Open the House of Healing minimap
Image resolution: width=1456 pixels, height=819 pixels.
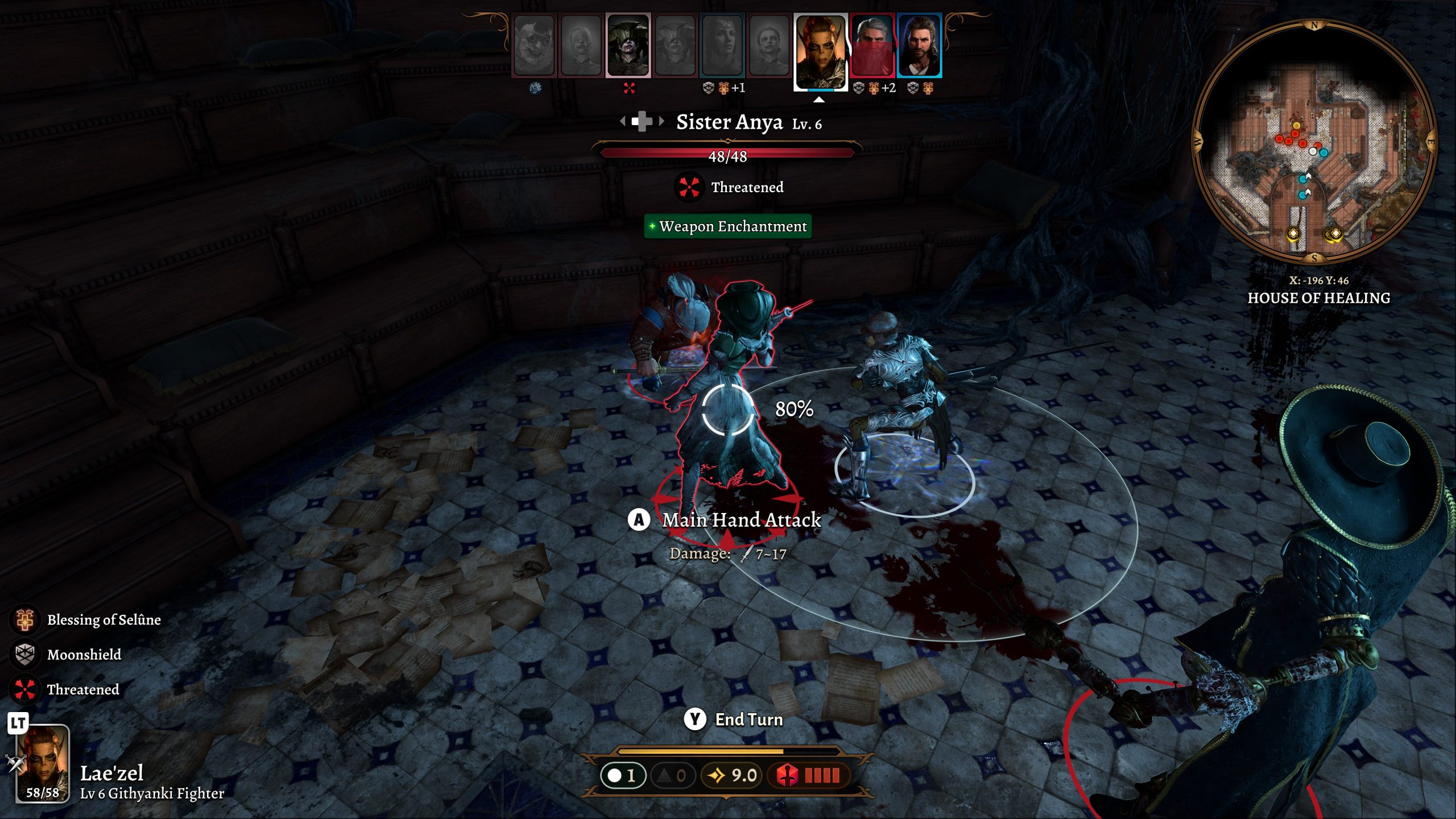[1314, 141]
